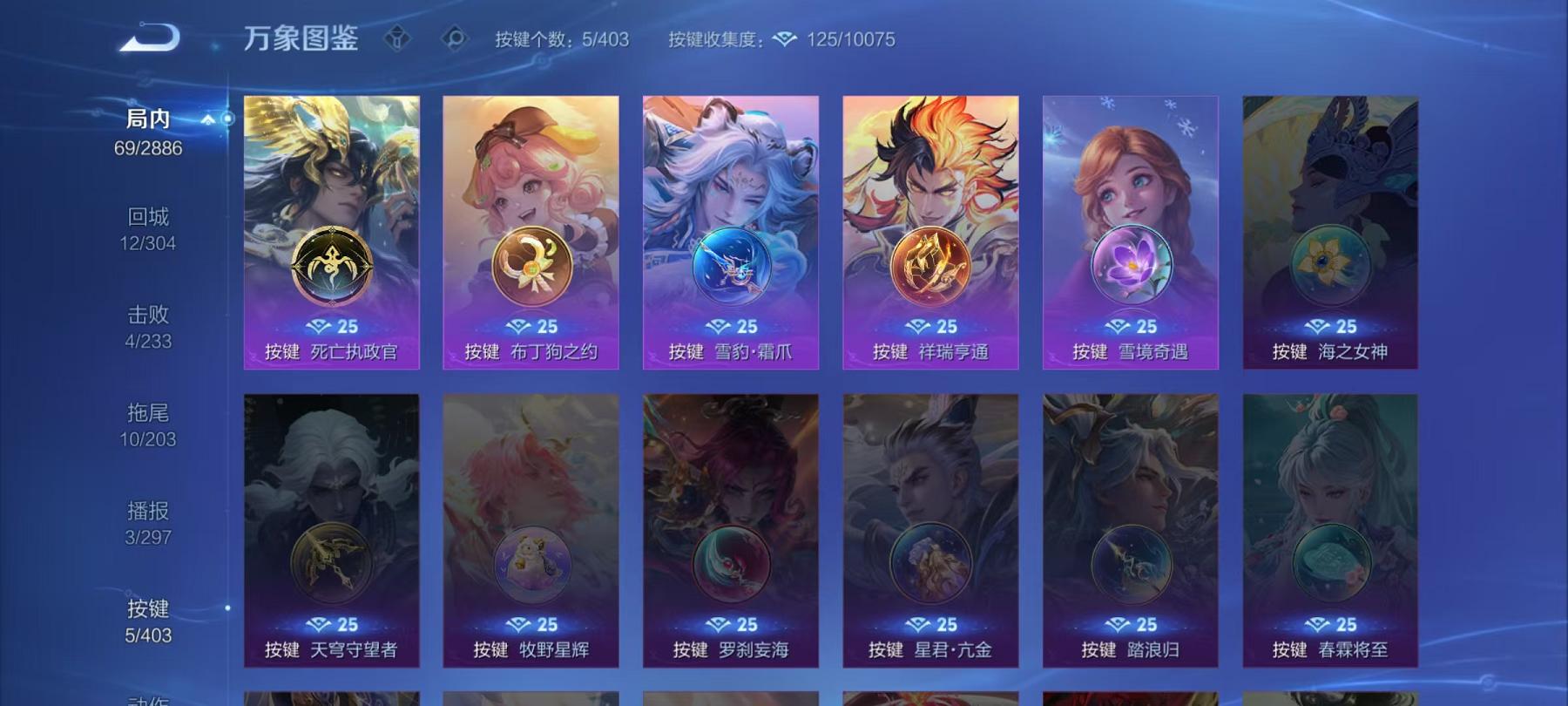
Task: Open the search icon in the top bar
Action: click(x=456, y=38)
